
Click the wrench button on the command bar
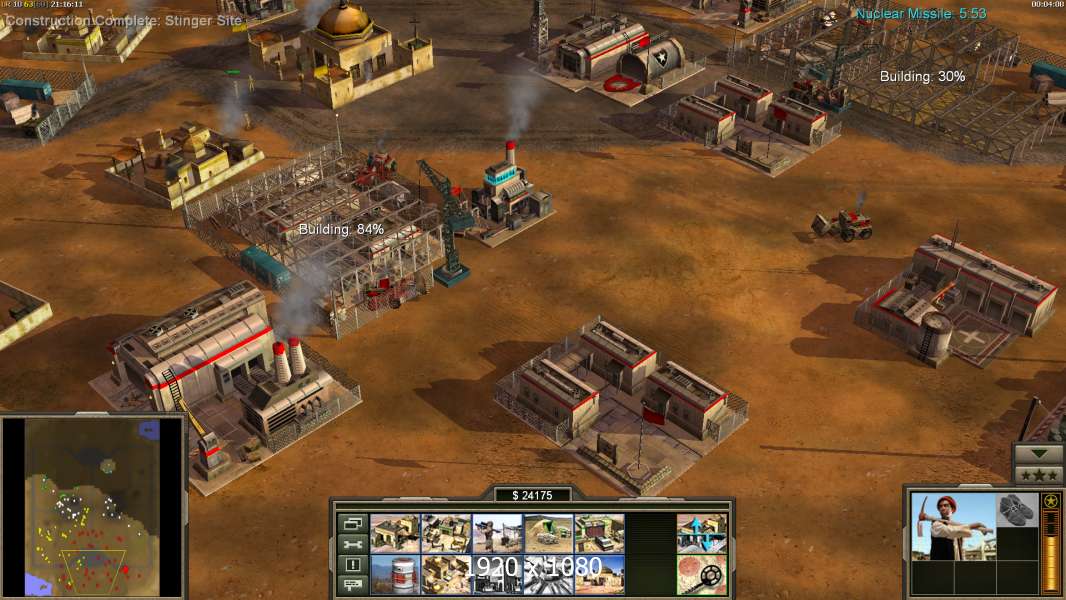353,544
